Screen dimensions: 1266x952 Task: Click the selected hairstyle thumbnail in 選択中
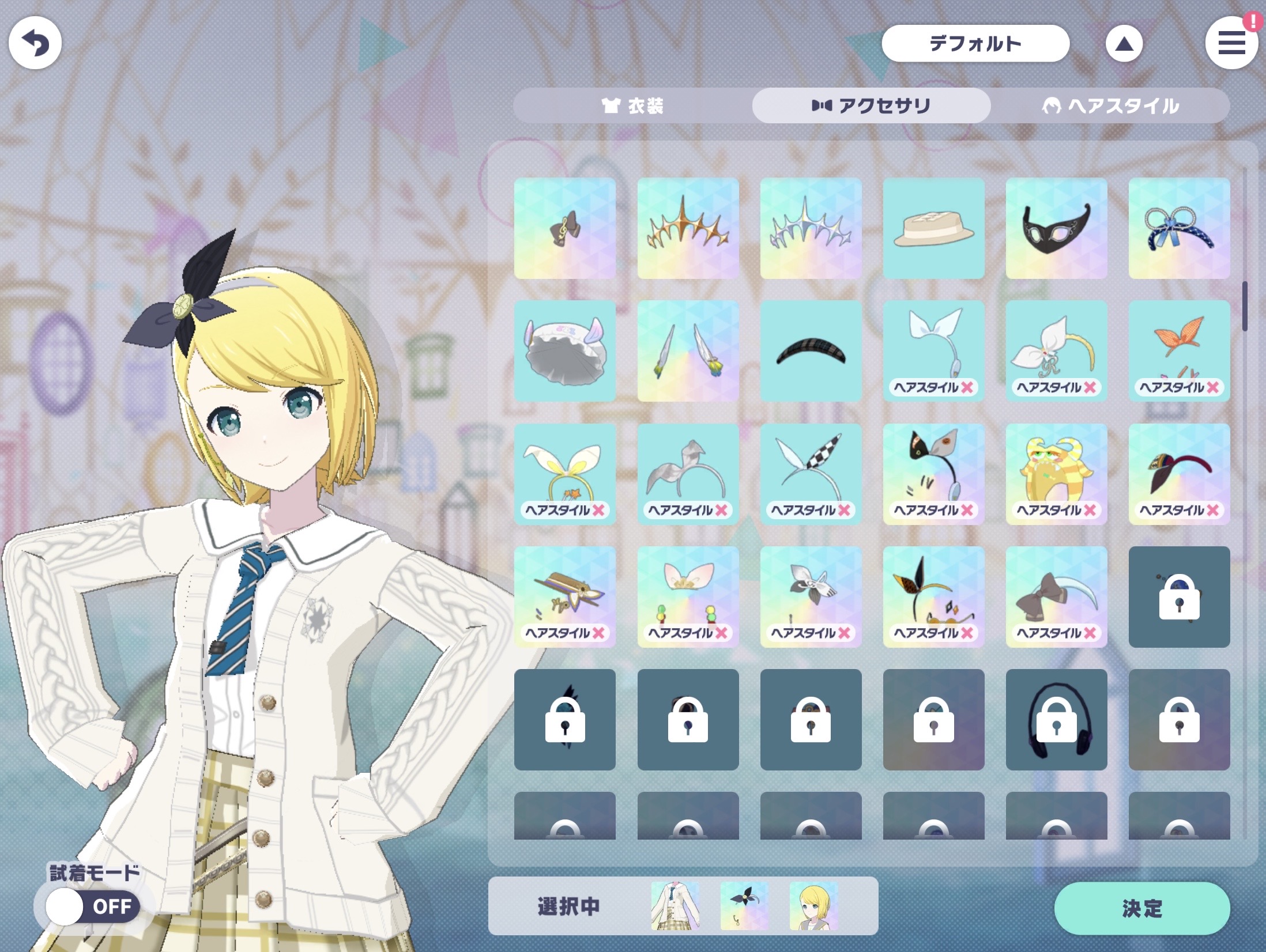(x=813, y=906)
